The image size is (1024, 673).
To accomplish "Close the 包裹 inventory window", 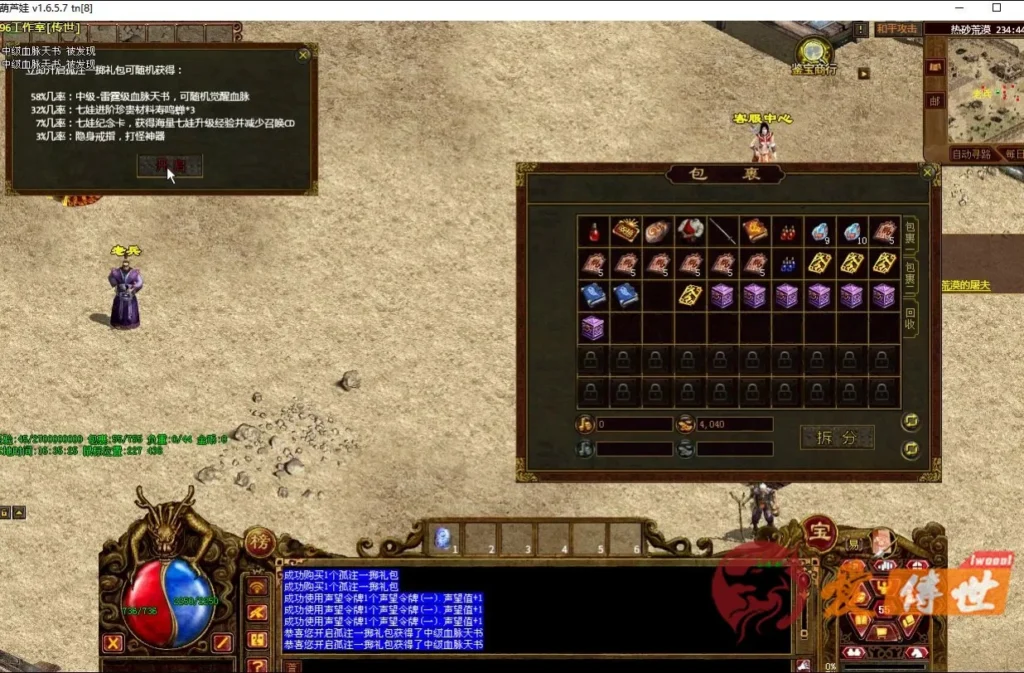I will (x=928, y=172).
